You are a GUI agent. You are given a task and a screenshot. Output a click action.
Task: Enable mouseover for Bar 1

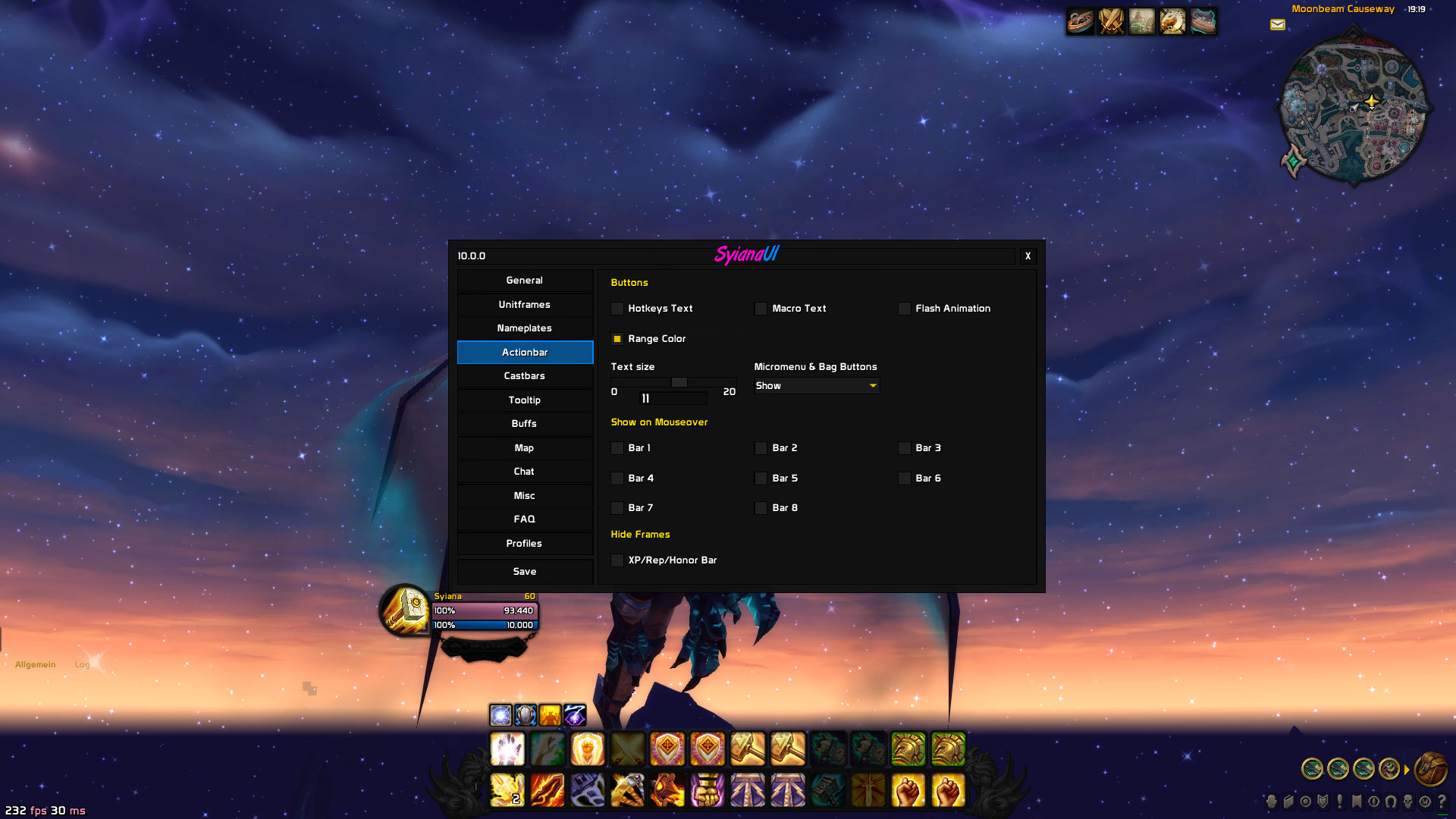pos(617,448)
